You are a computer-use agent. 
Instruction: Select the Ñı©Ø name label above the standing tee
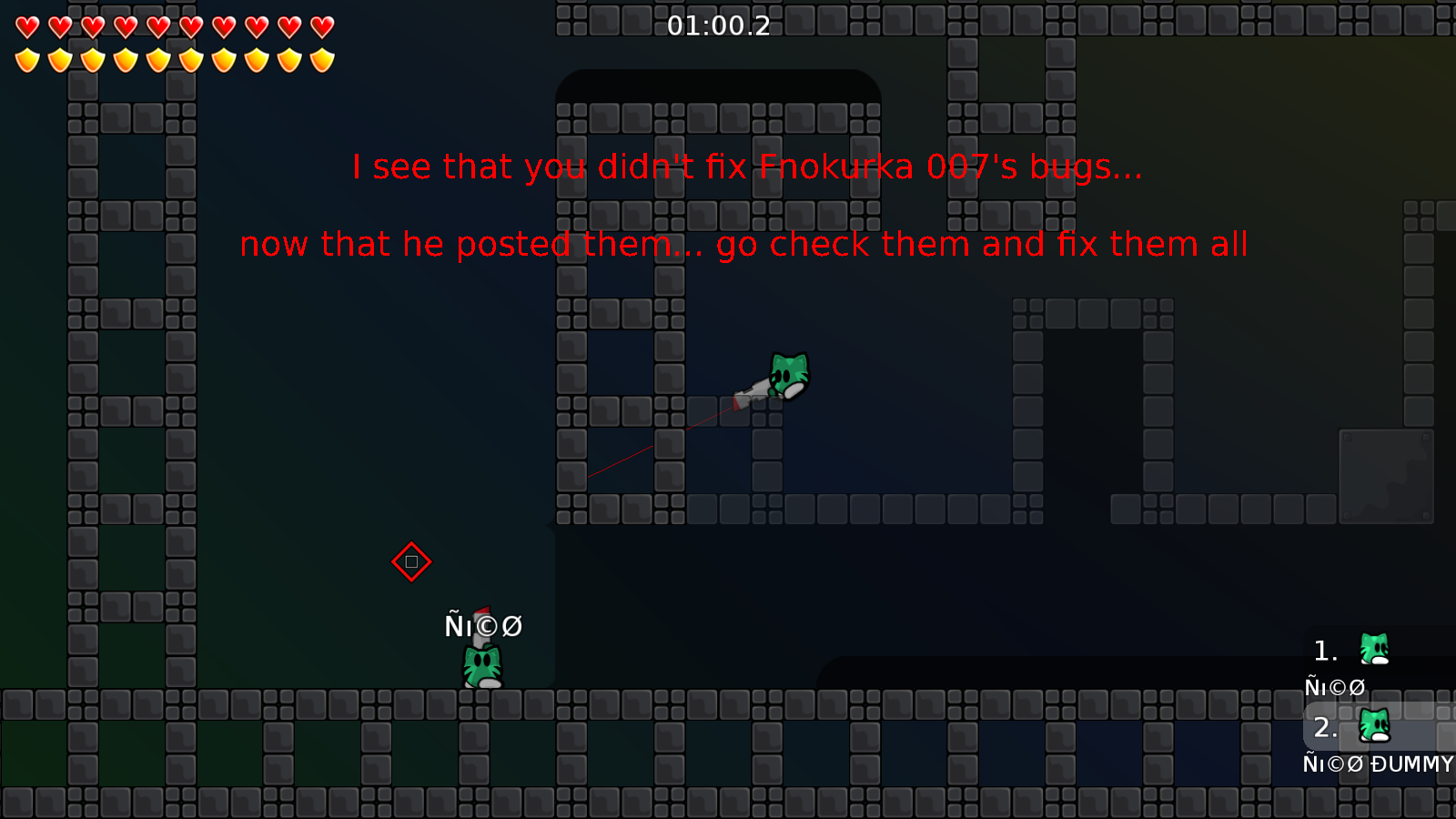(x=483, y=626)
